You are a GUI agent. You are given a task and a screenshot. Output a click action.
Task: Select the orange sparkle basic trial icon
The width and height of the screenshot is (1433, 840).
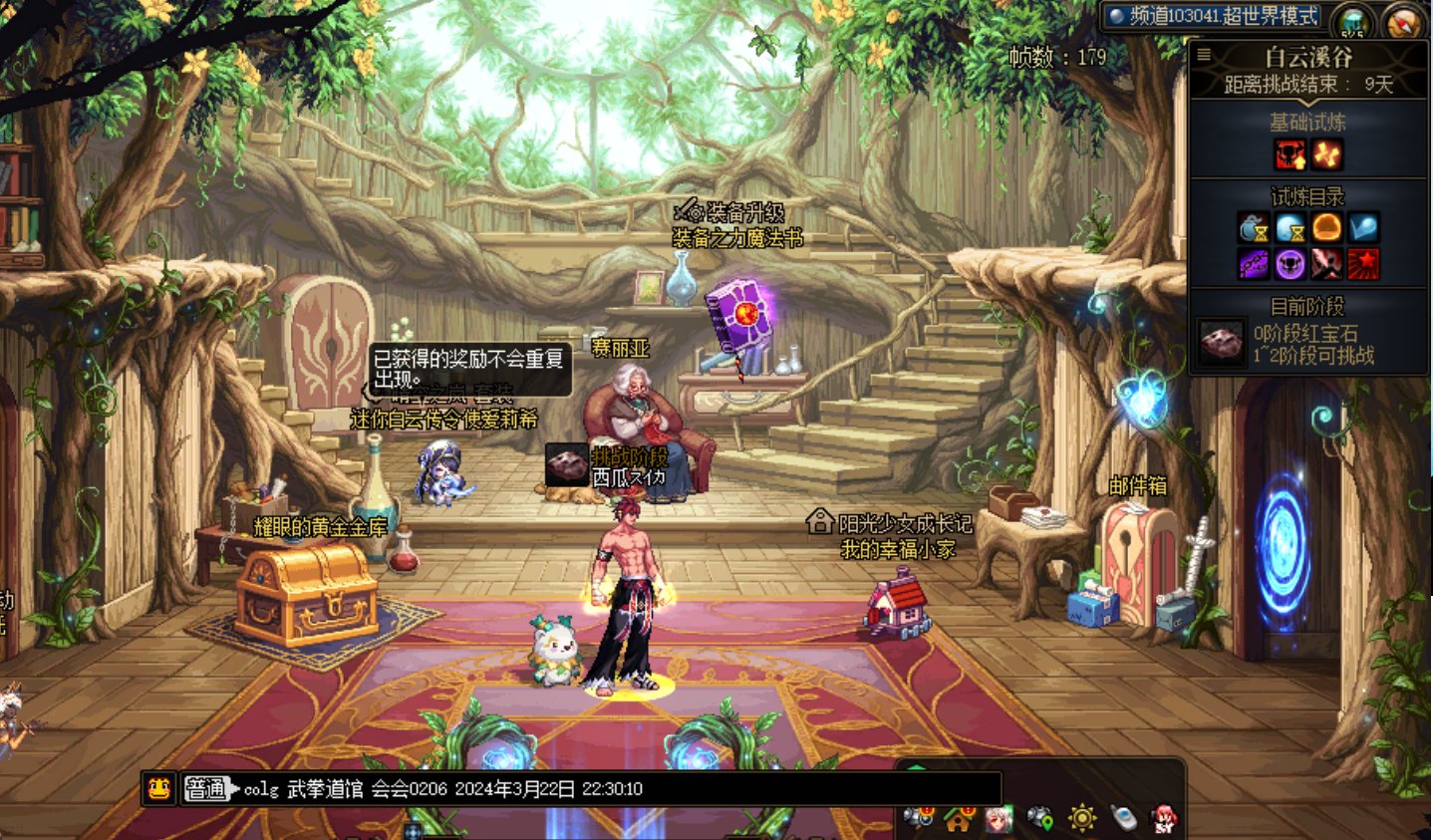click(x=1326, y=154)
